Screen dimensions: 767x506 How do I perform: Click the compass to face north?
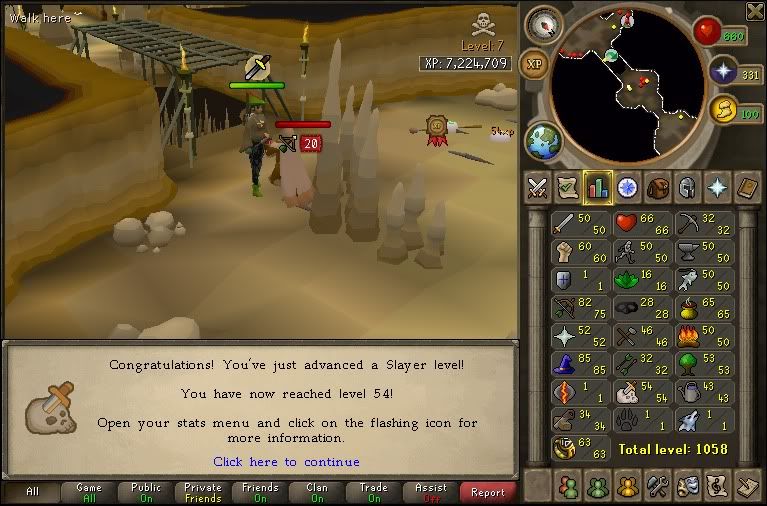click(545, 22)
